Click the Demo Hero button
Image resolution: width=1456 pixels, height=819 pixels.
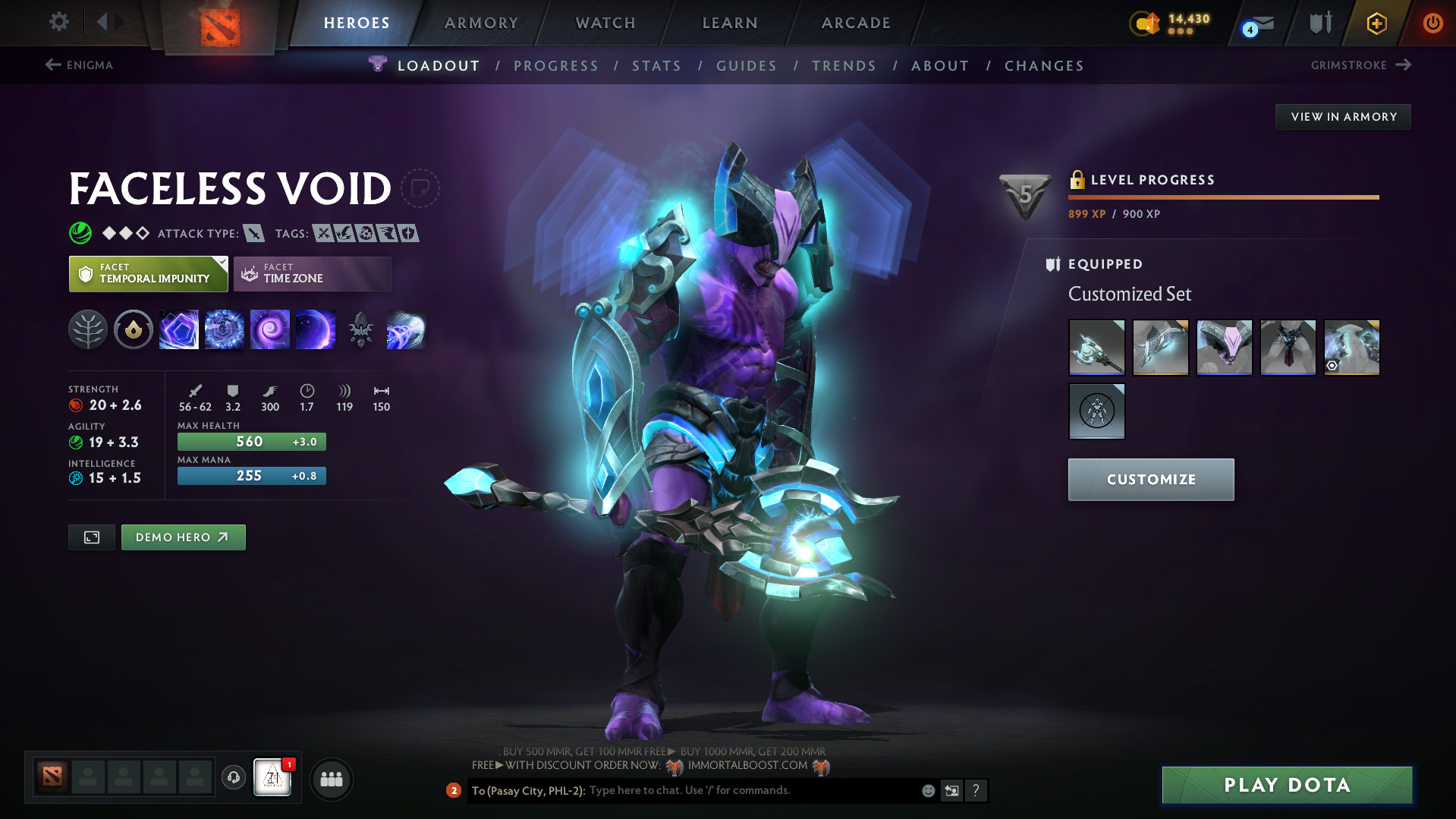[x=183, y=537]
